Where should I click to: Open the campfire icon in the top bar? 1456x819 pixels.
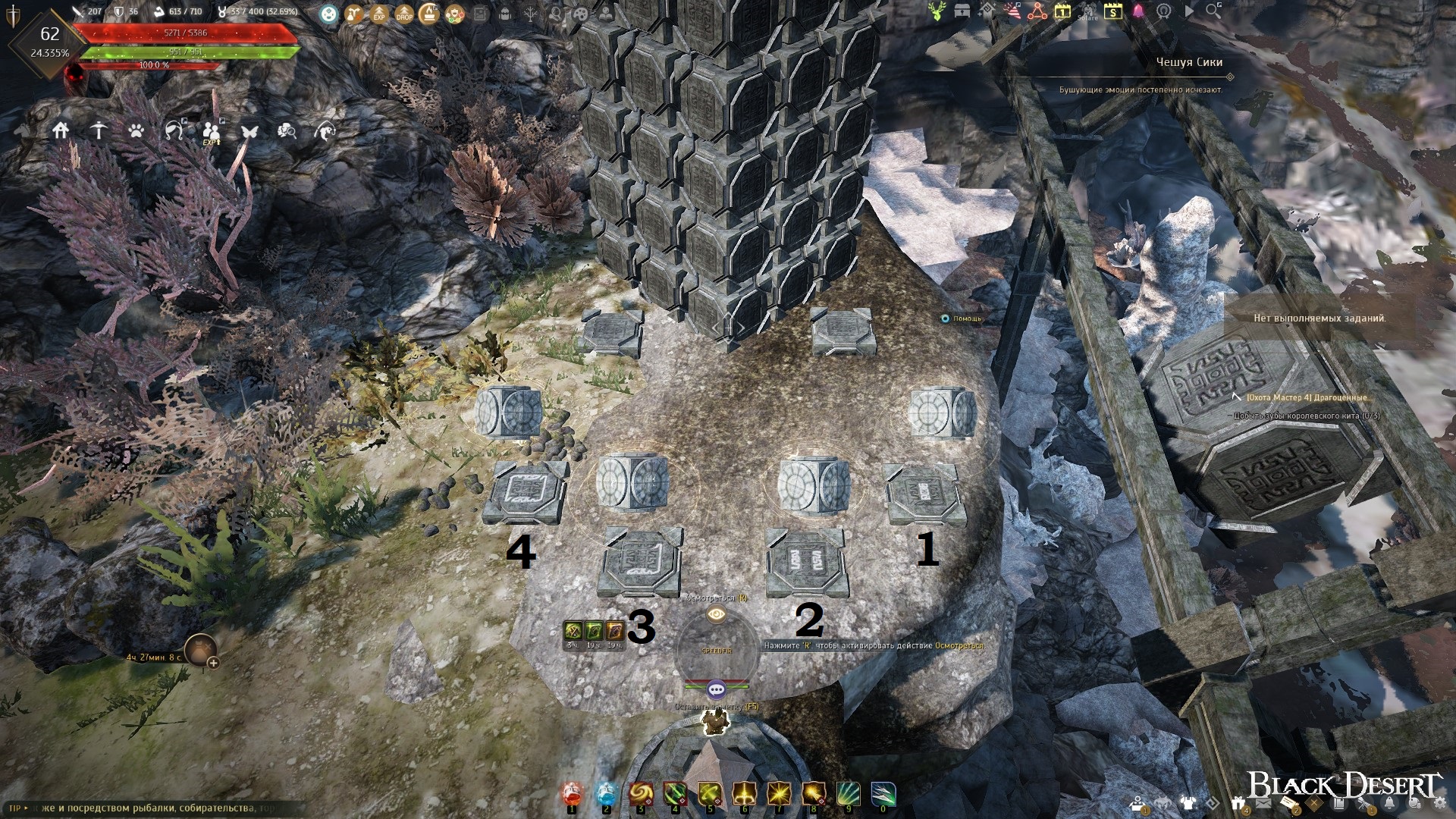tap(429, 13)
